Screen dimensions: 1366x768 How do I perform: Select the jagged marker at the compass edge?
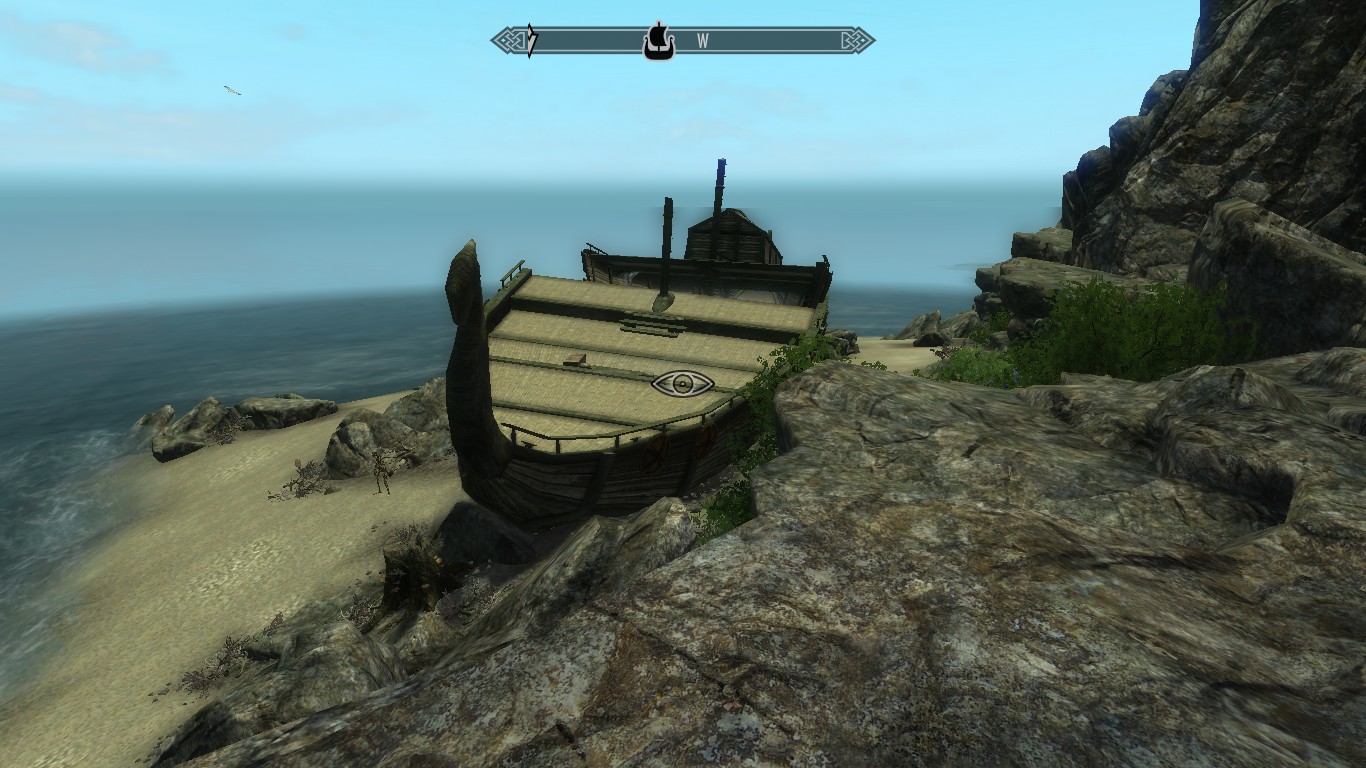pos(532,41)
